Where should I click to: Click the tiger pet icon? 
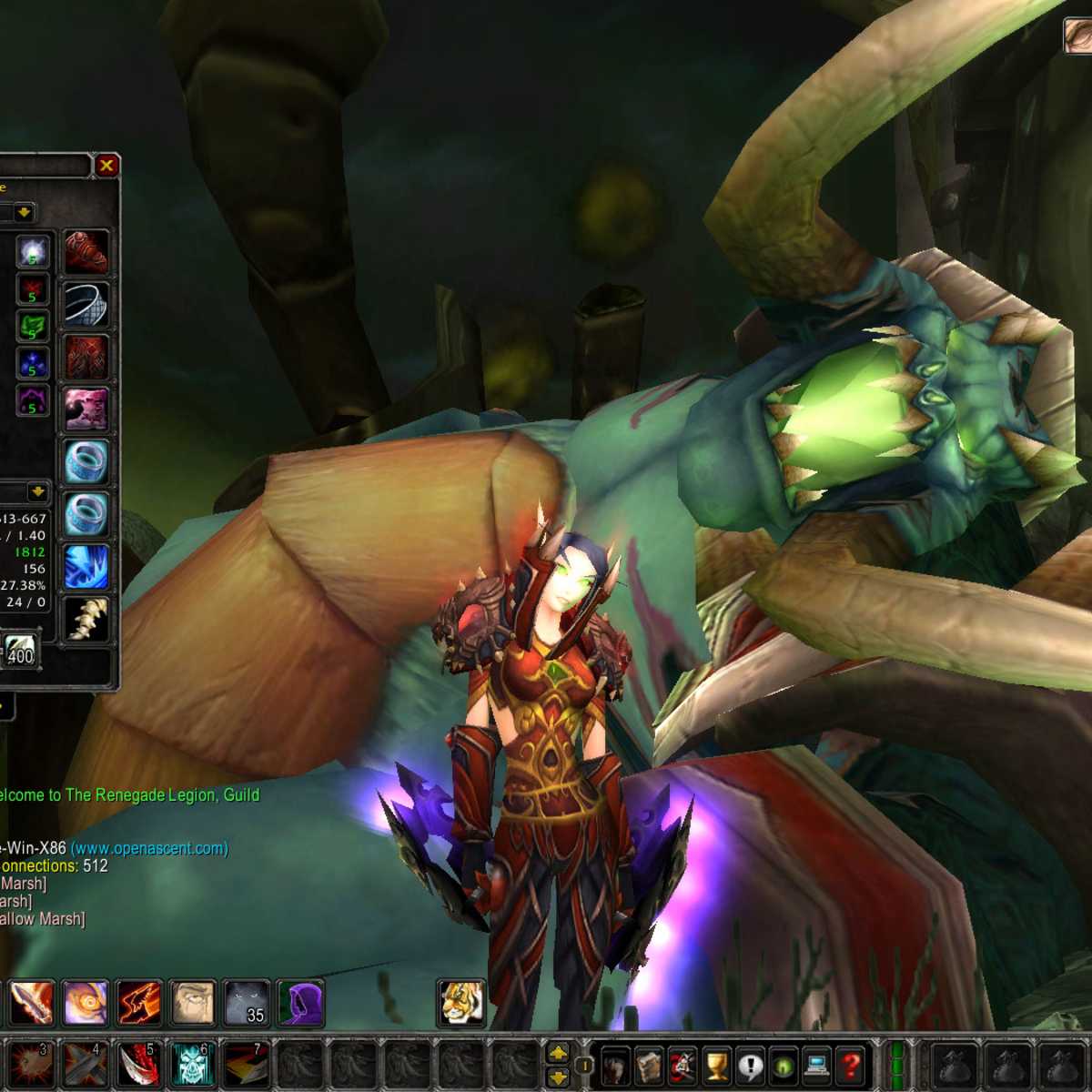pos(460,1003)
